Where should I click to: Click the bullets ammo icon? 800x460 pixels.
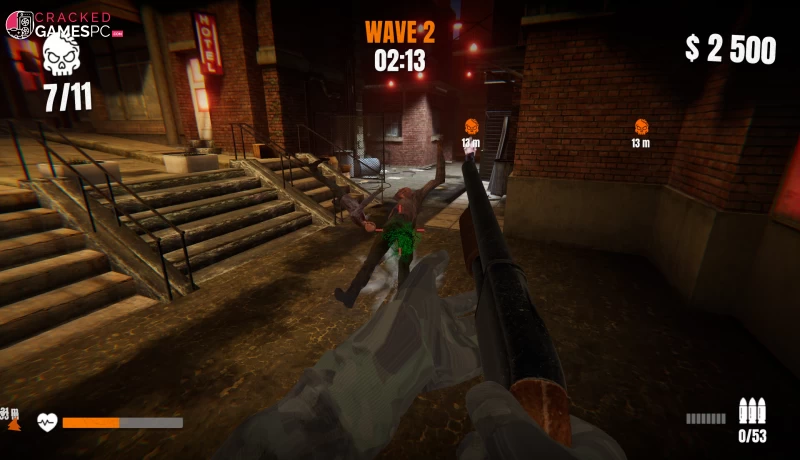(x=751, y=411)
